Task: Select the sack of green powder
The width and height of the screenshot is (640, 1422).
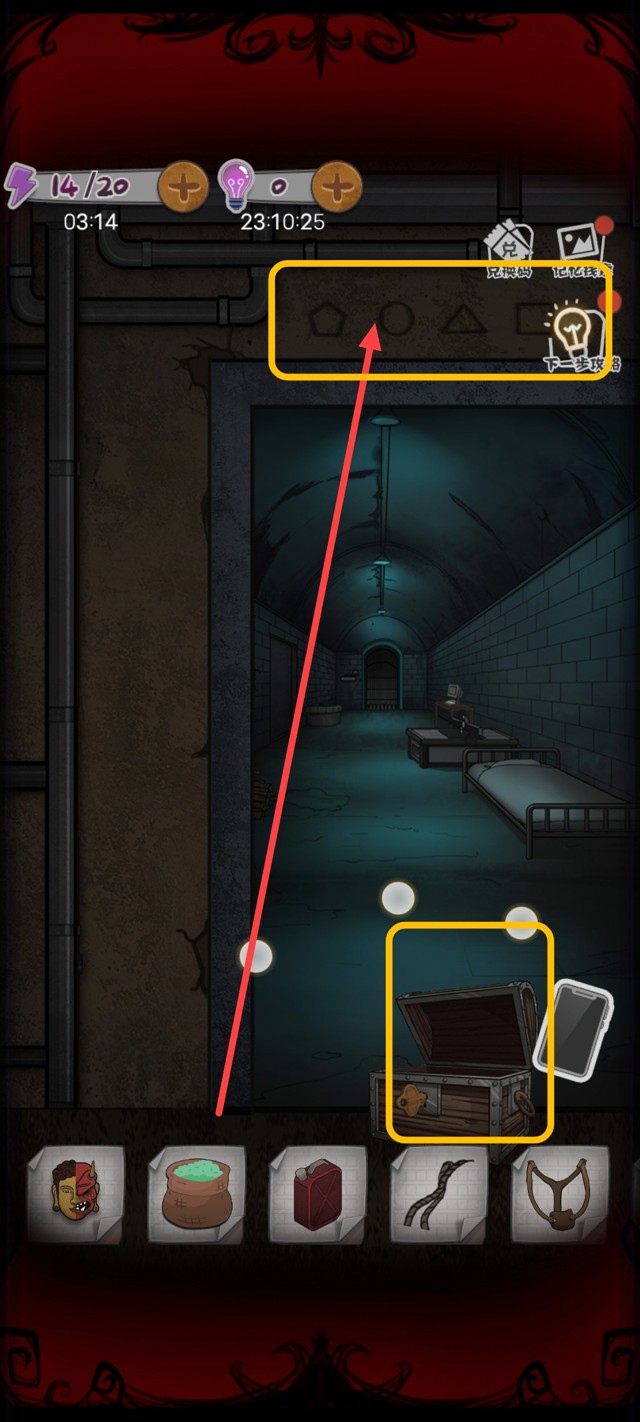Action: tap(196, 1194)
